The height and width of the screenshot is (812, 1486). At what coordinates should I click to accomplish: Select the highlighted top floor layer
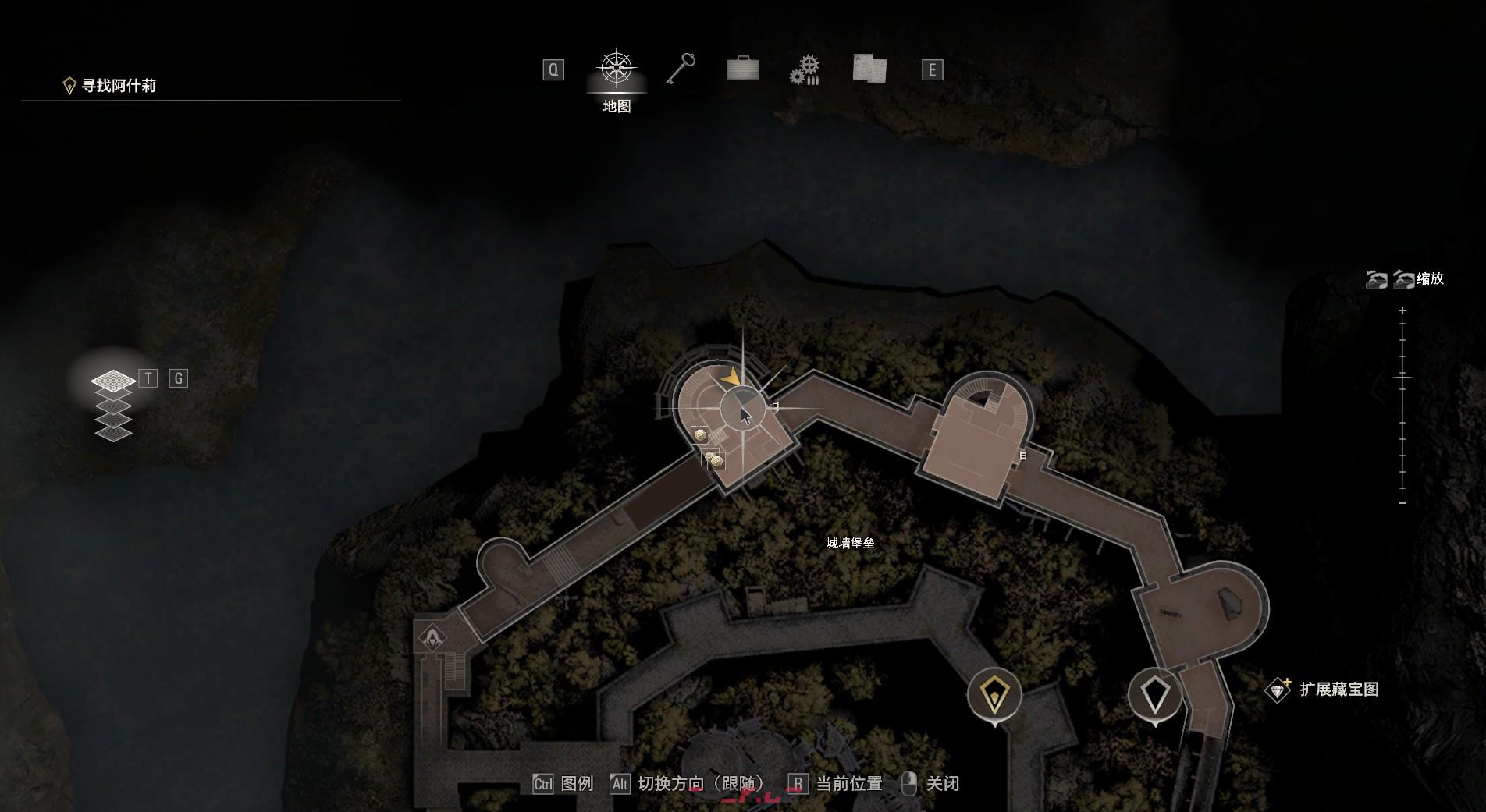point(113,381)
